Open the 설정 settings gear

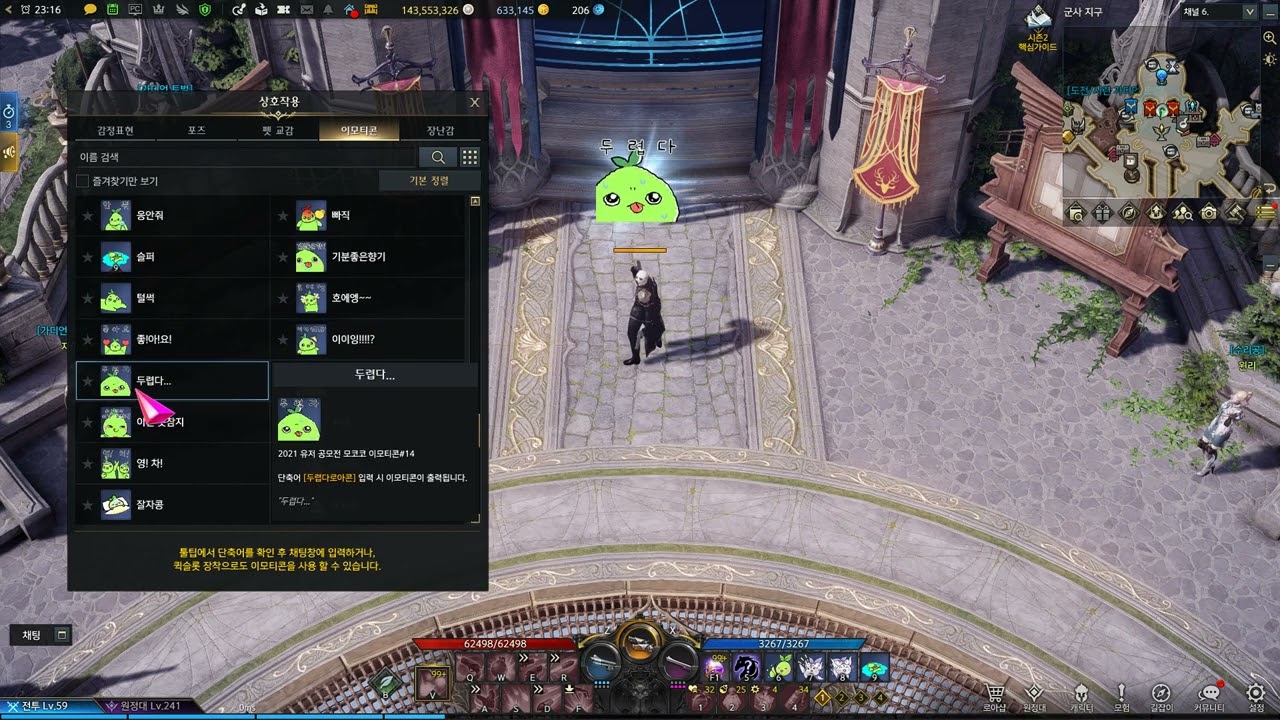click(1255, 697)
